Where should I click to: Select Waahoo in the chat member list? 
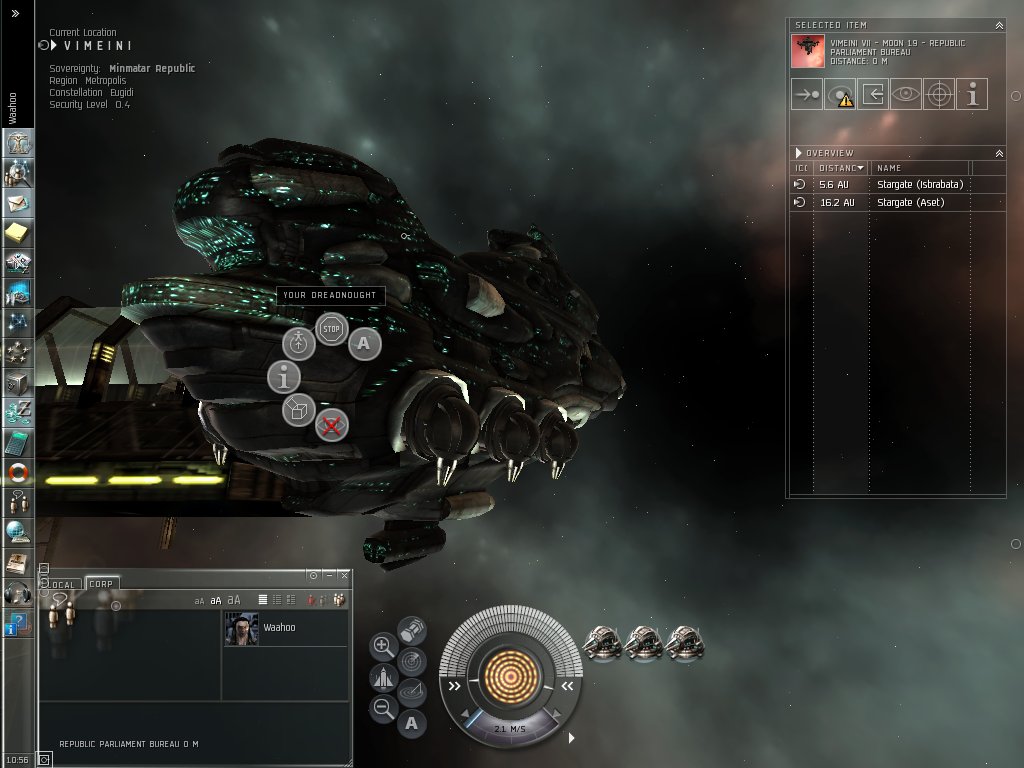coord(279,628)
